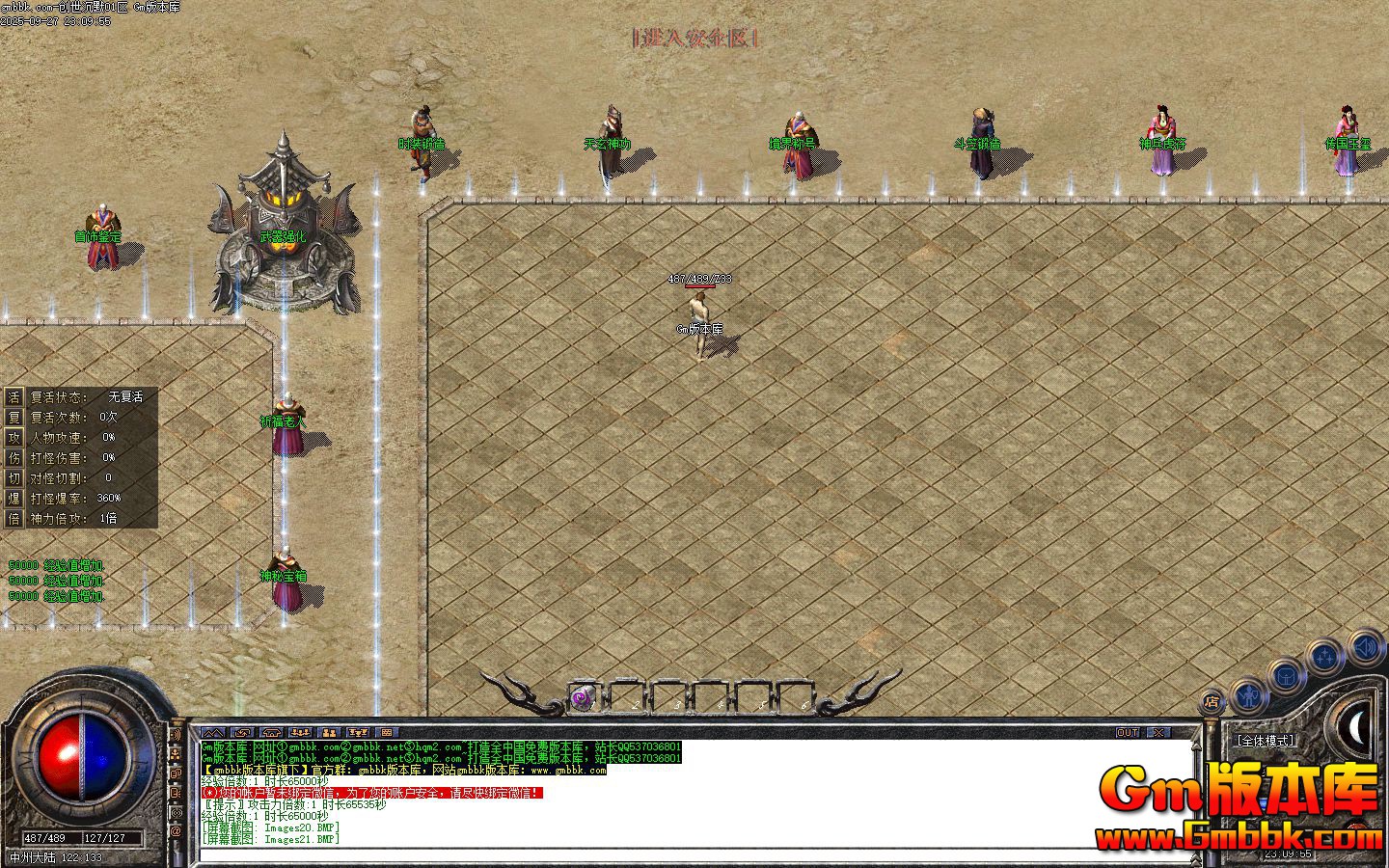Click the OUT logout button
1389x868 pixels.
(1128, 733)
